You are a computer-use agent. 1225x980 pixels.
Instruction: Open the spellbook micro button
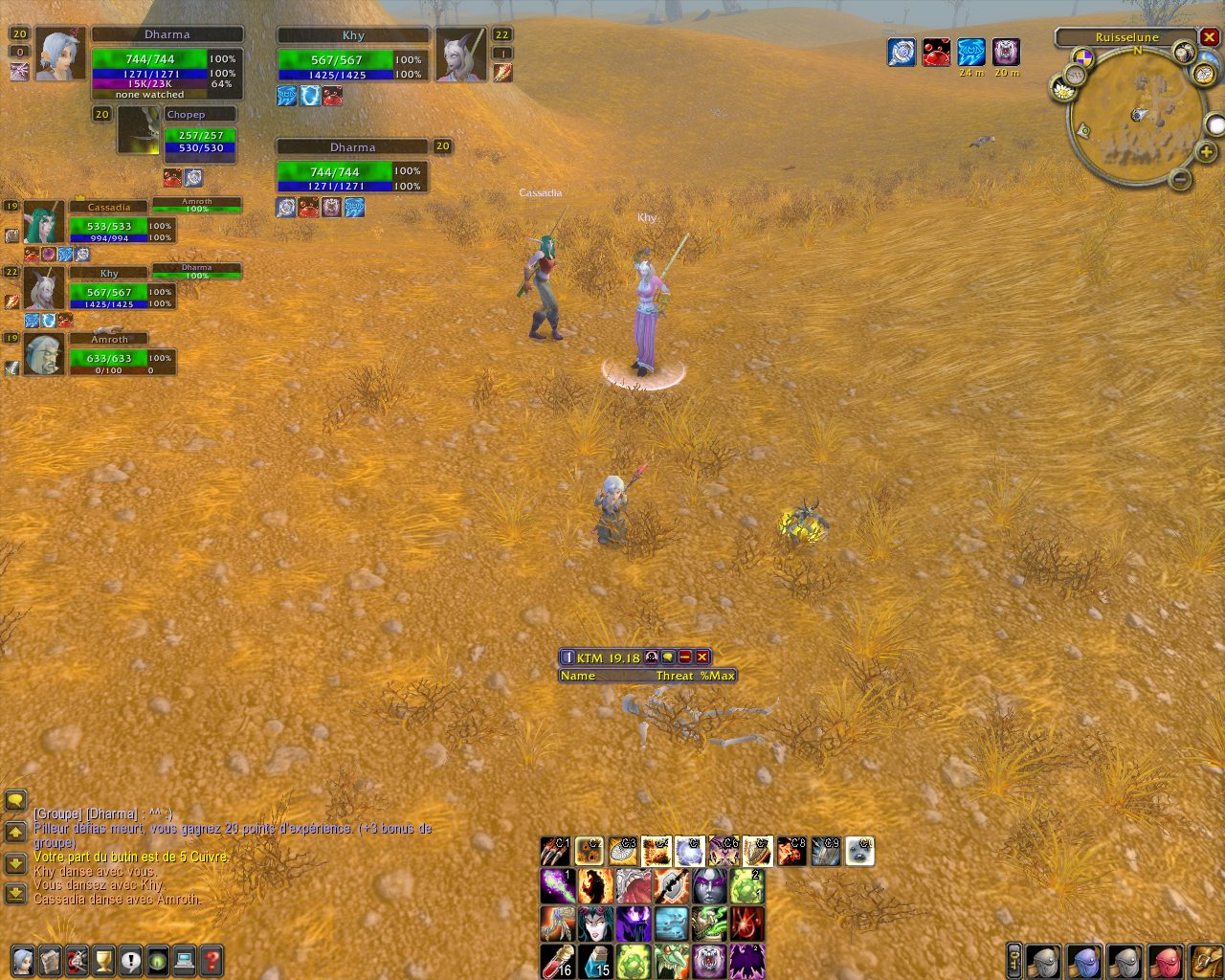pos(50,959)
